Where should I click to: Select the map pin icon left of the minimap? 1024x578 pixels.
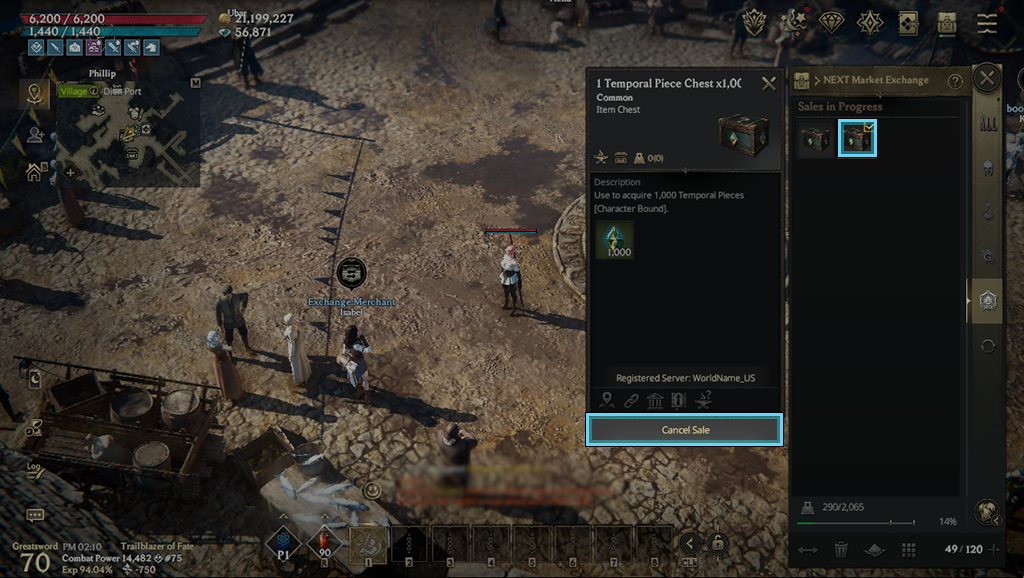click(x=35, y=94)
